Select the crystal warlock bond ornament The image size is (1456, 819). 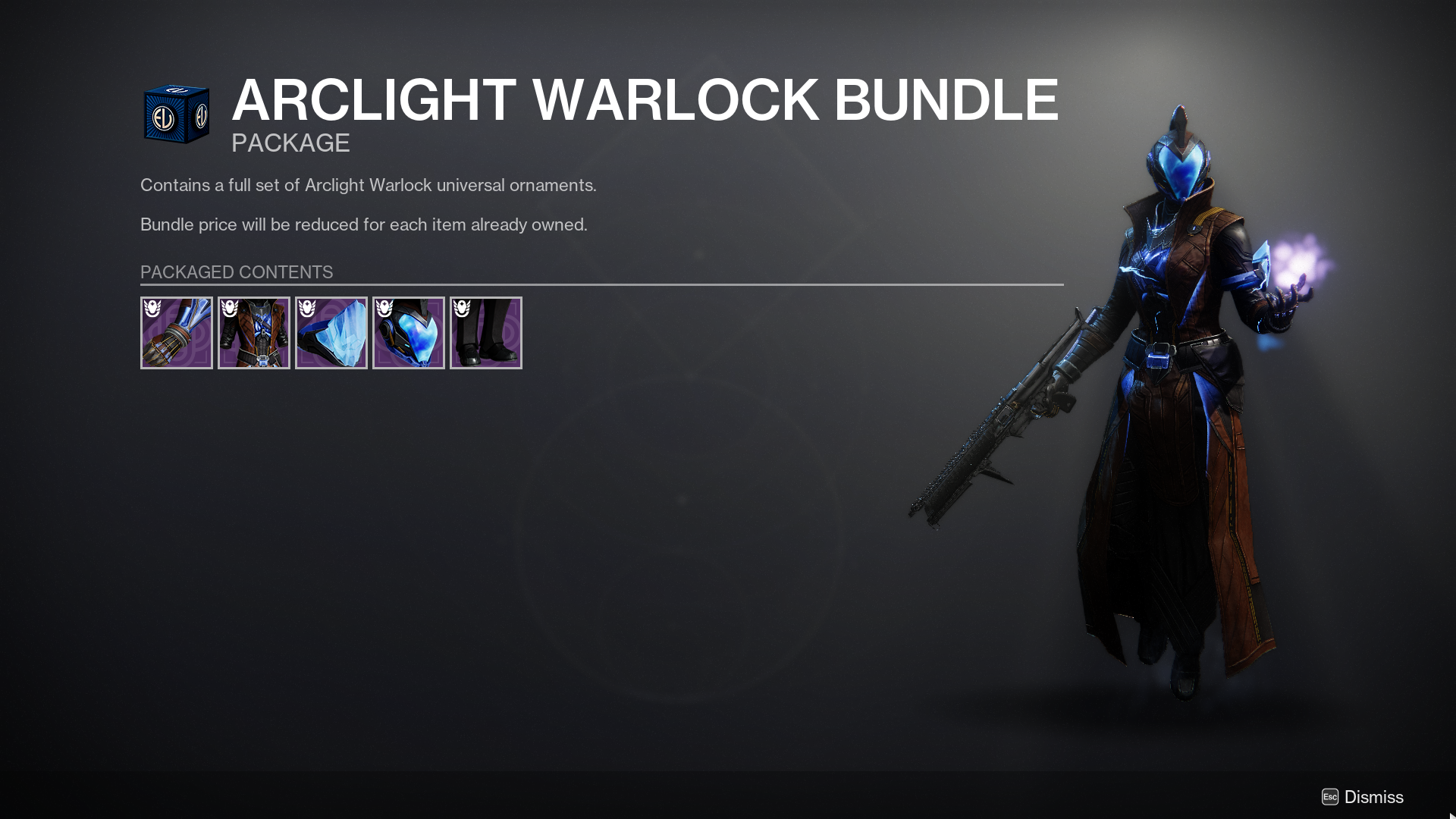click(331, 332)
